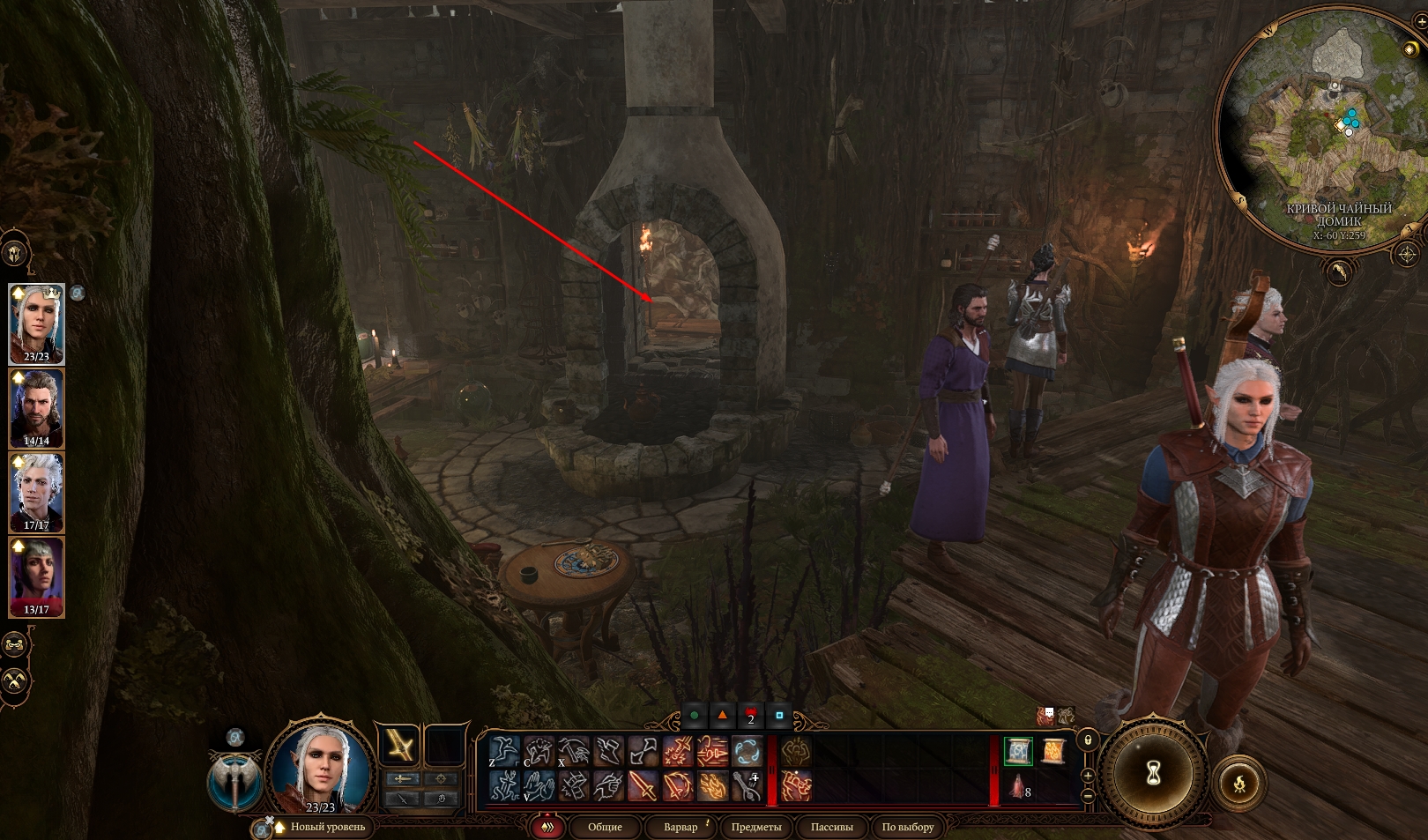
Task: Open the Общие hotbar tab
Action: [x=605, y=827]
